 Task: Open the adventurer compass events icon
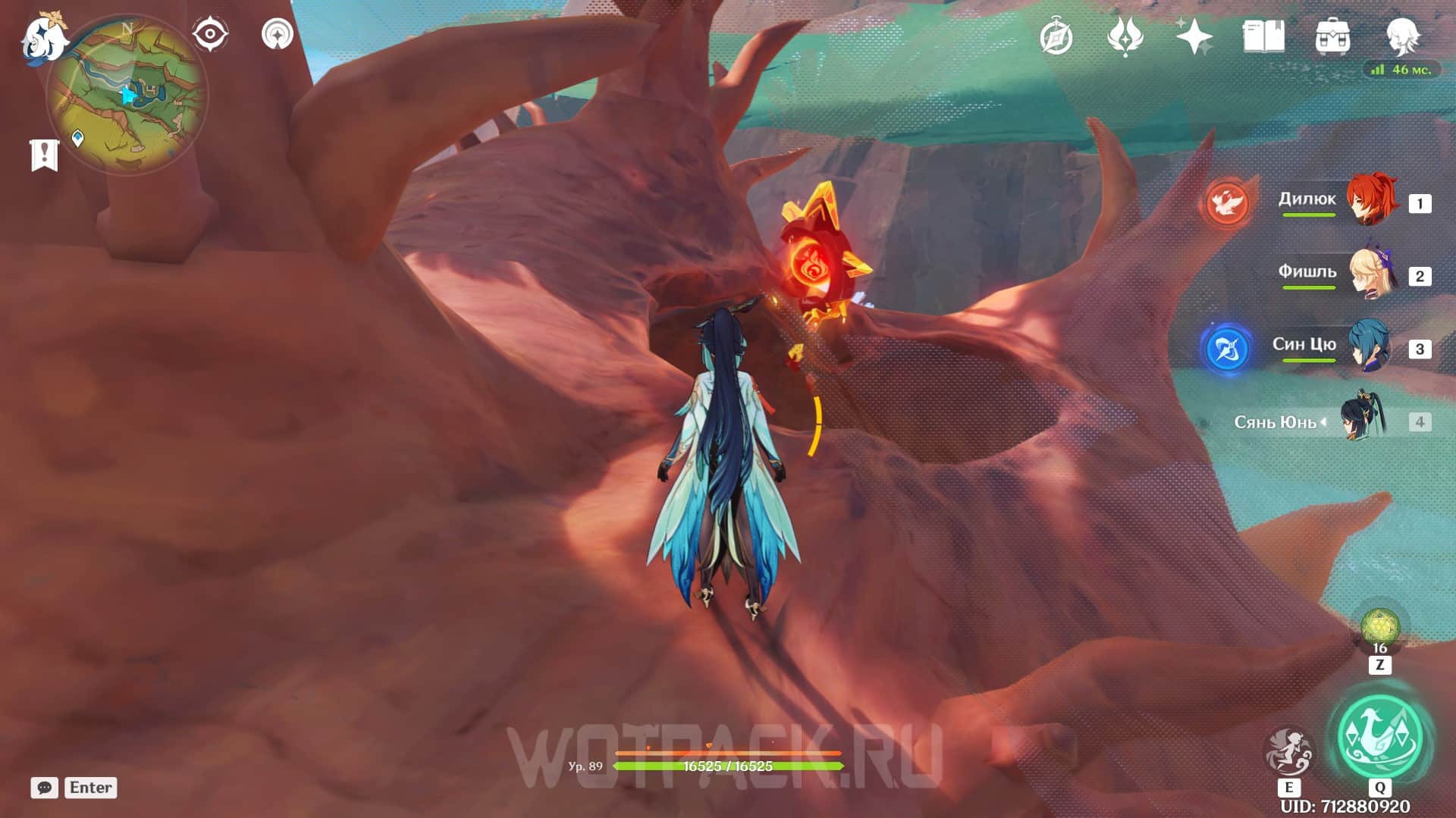1056,37
